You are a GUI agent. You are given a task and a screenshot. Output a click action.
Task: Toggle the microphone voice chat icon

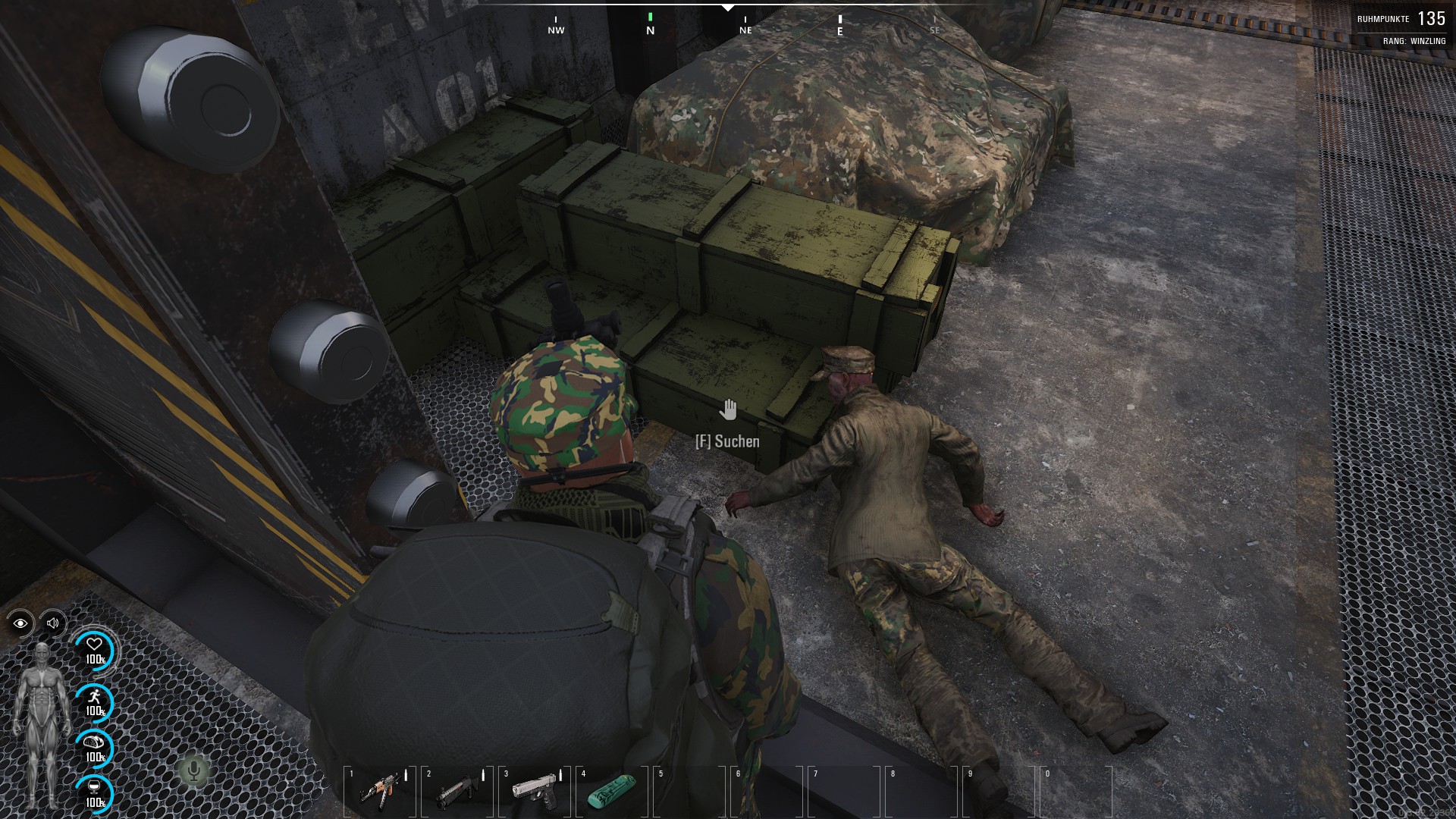194,771
